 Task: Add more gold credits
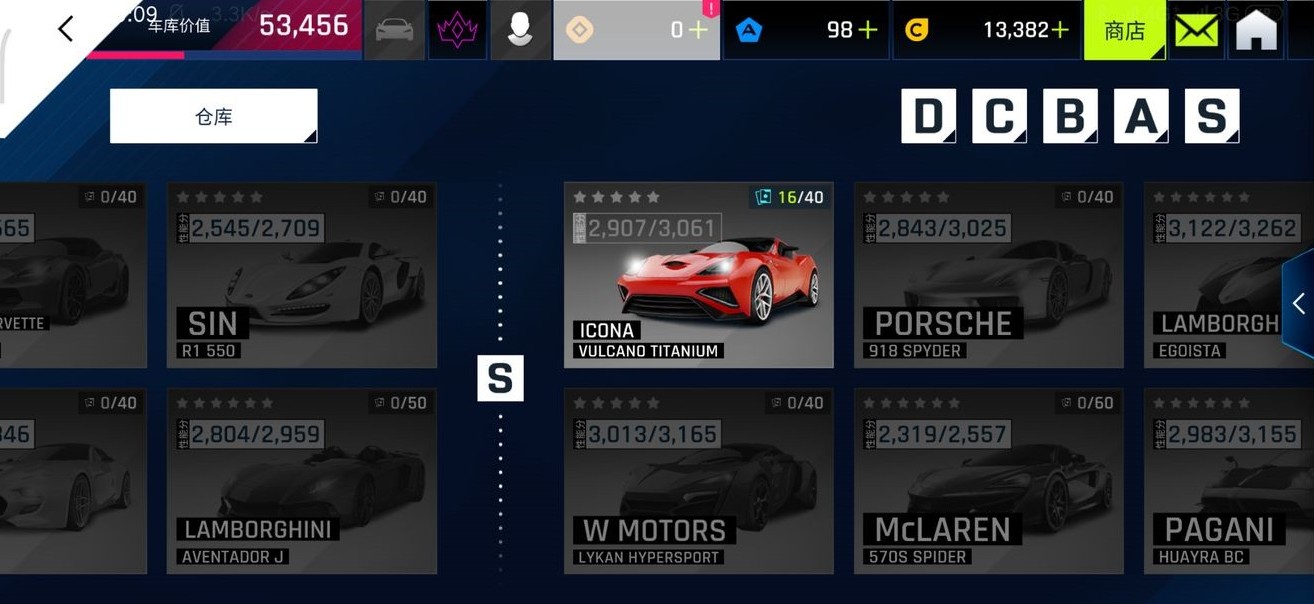[x=1059, y=30]
